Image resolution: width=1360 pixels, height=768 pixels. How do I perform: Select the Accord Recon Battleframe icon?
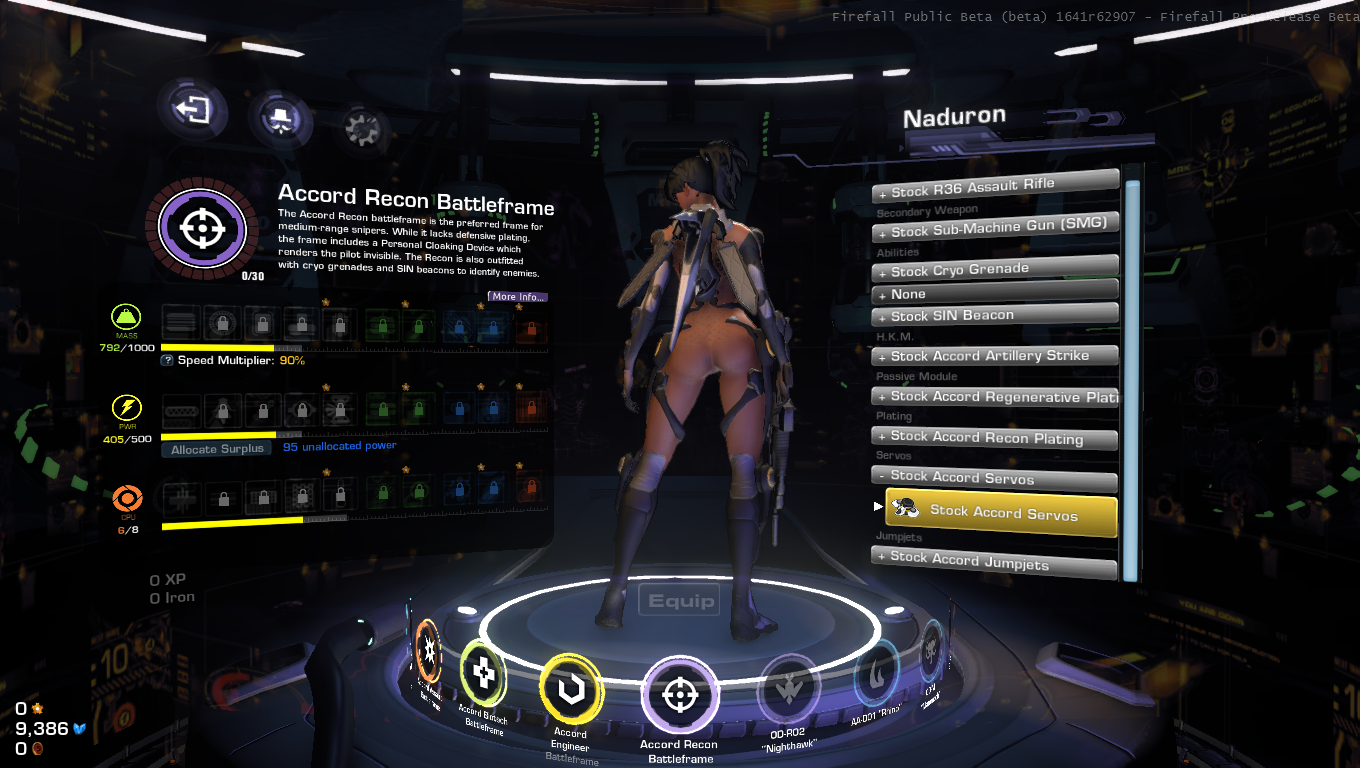[680, 695]
